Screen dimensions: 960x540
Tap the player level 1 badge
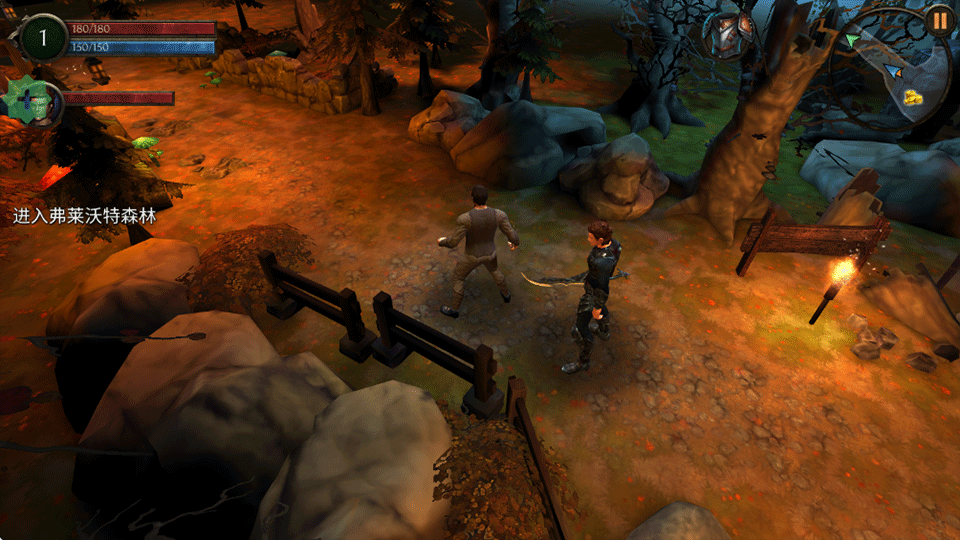tap(43, 37)
